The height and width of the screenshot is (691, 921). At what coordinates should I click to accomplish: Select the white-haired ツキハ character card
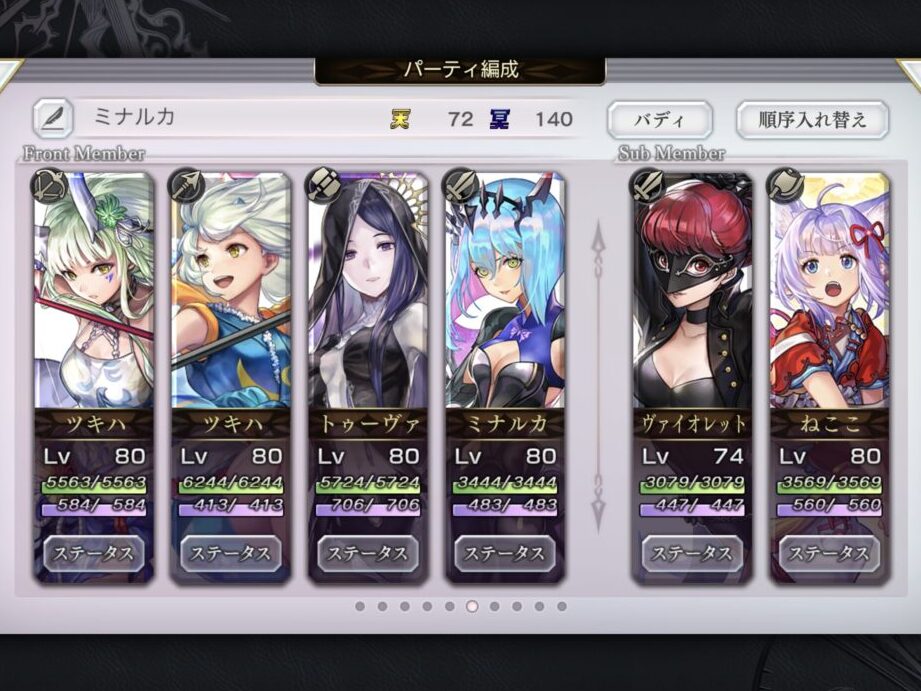tap(231, 290)
